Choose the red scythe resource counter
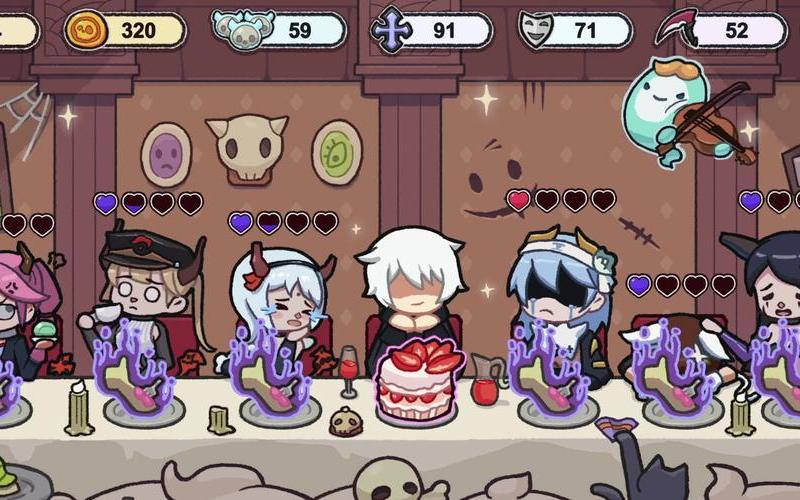The image size is (800, 500). pyautogui.click(x=722, y=30)
